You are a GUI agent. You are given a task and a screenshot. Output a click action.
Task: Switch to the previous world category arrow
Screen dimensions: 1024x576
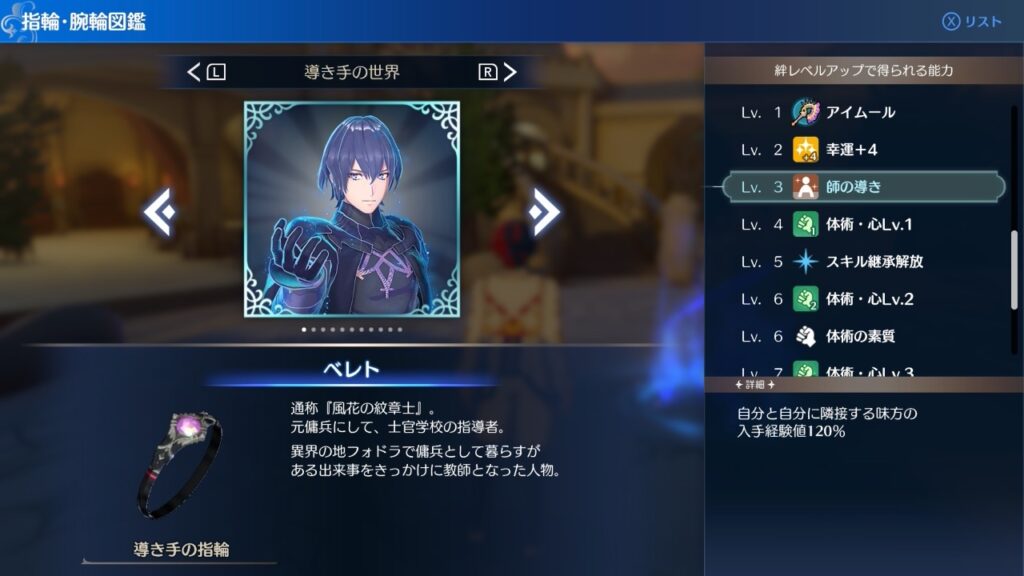point(194,72)
